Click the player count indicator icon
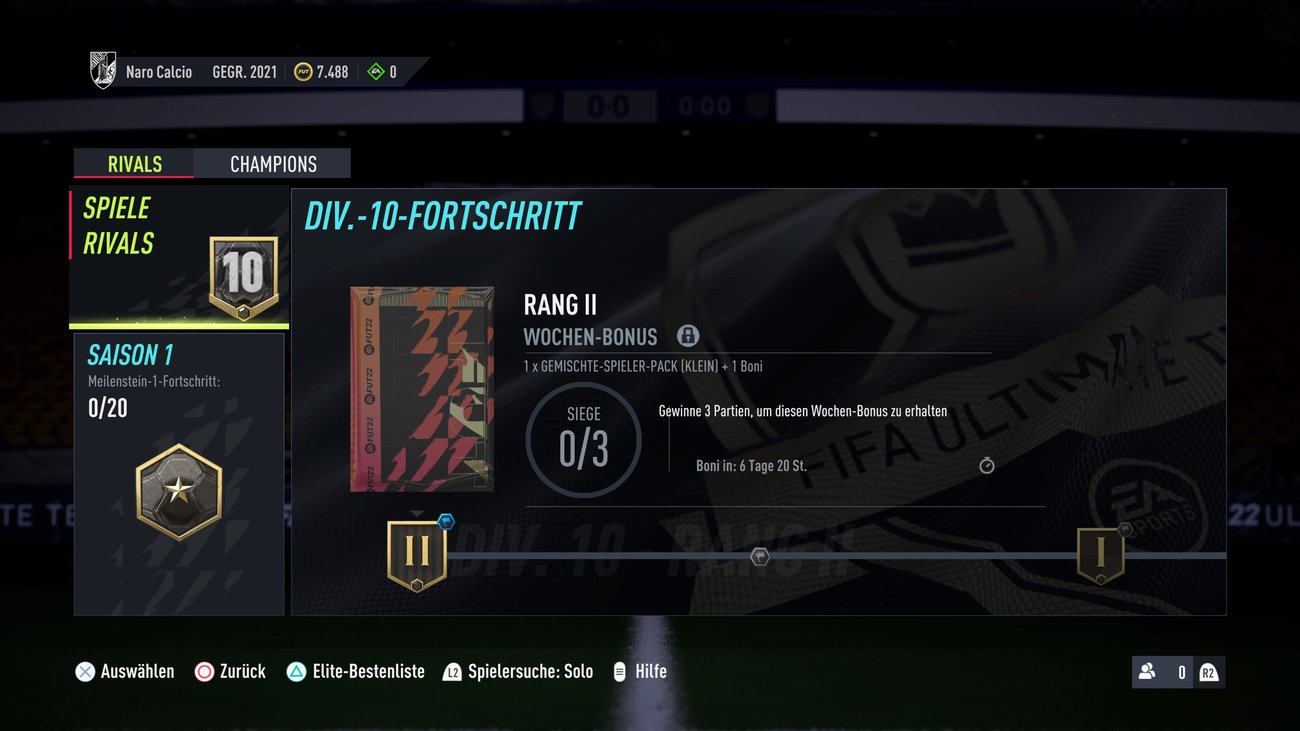Image resolution: width=1300 pixels, height=731 pixels. 1147,672
